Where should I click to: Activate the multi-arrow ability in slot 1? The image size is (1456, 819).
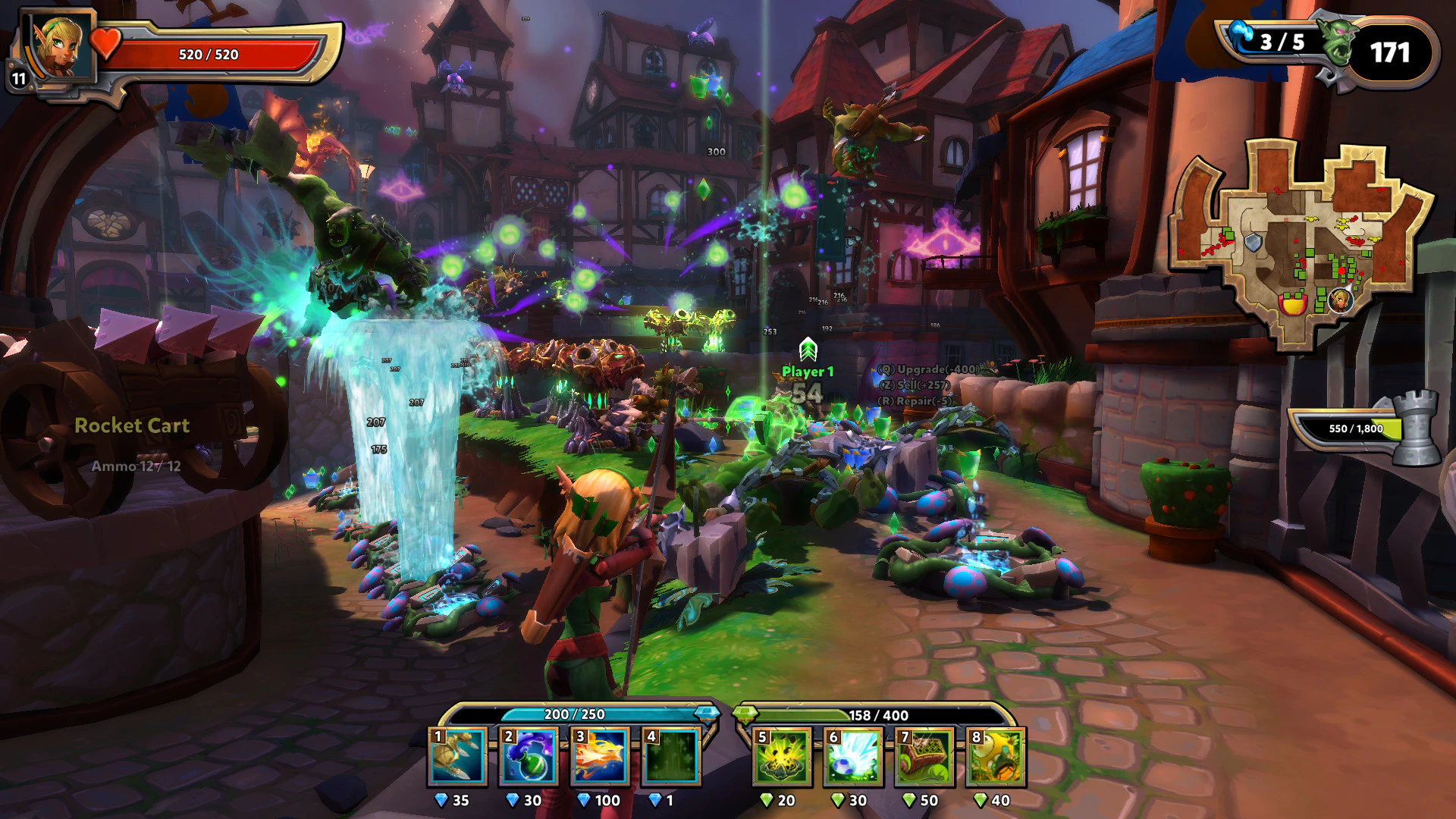point(457,756)
